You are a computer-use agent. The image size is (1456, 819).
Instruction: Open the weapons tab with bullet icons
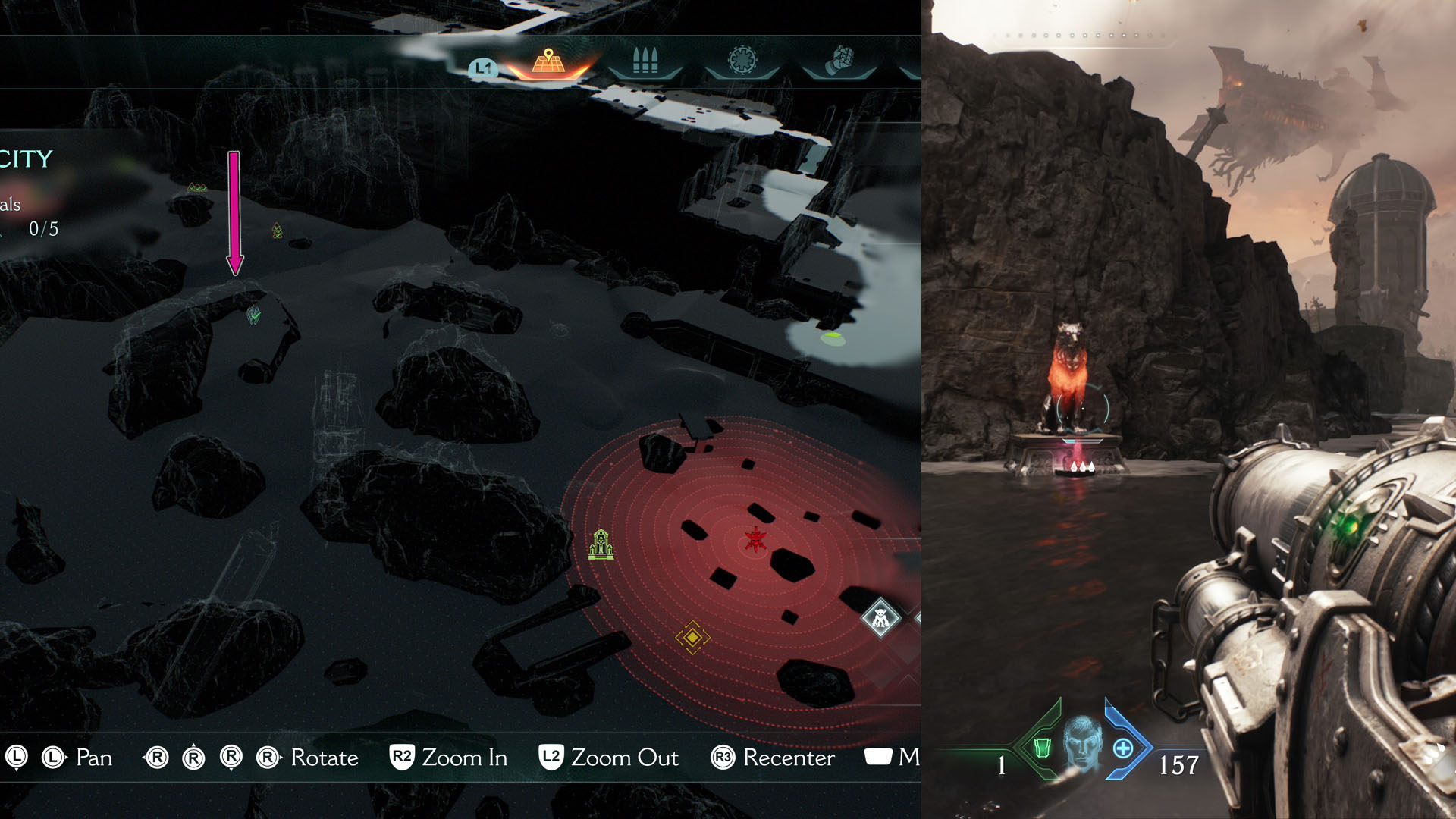pos(643,61)
